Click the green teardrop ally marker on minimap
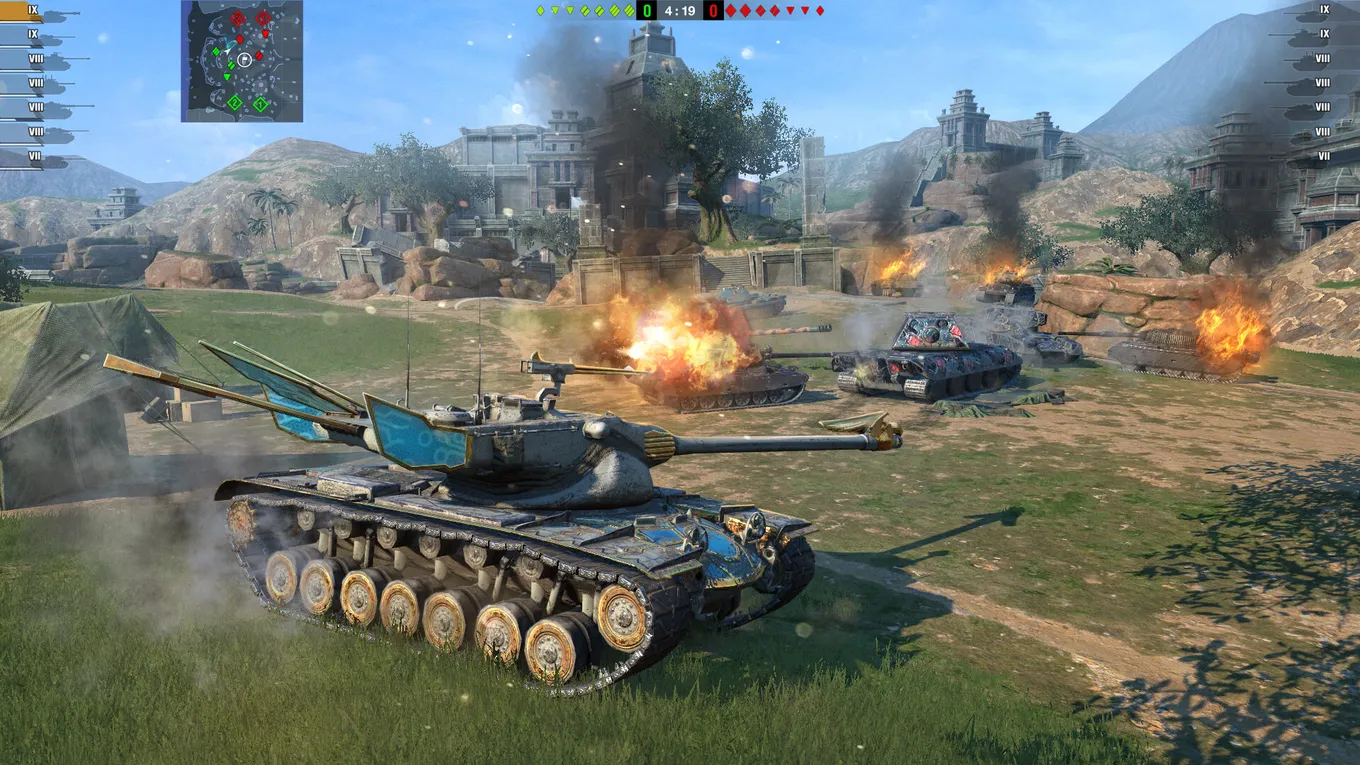Image resolution: width=1360 pixels, height=765 pixels. (x=227, y=76)
